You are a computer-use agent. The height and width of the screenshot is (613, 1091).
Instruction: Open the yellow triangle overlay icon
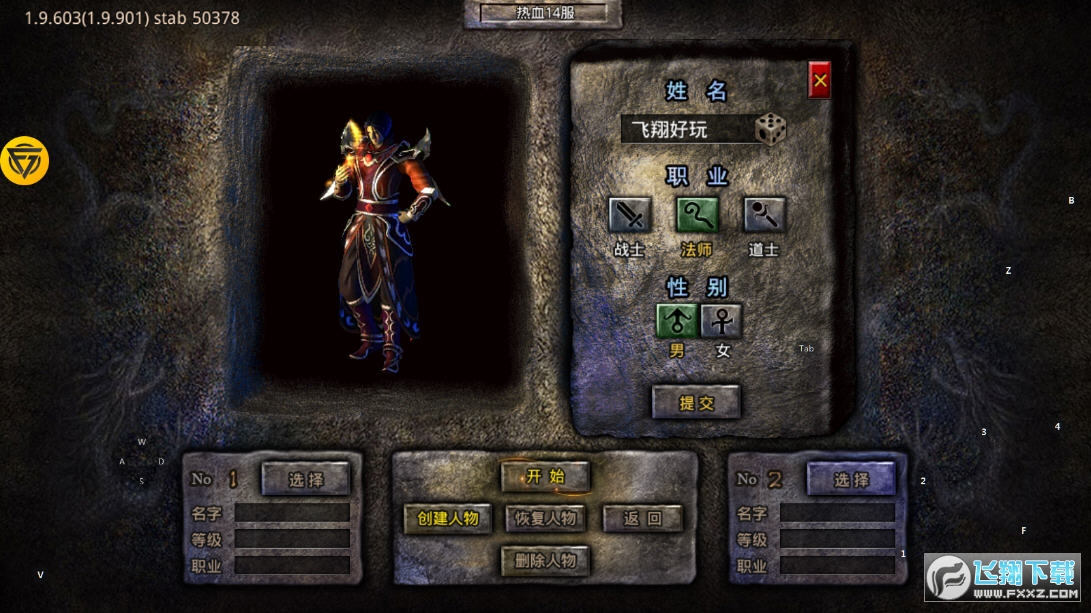click(25, 160)
